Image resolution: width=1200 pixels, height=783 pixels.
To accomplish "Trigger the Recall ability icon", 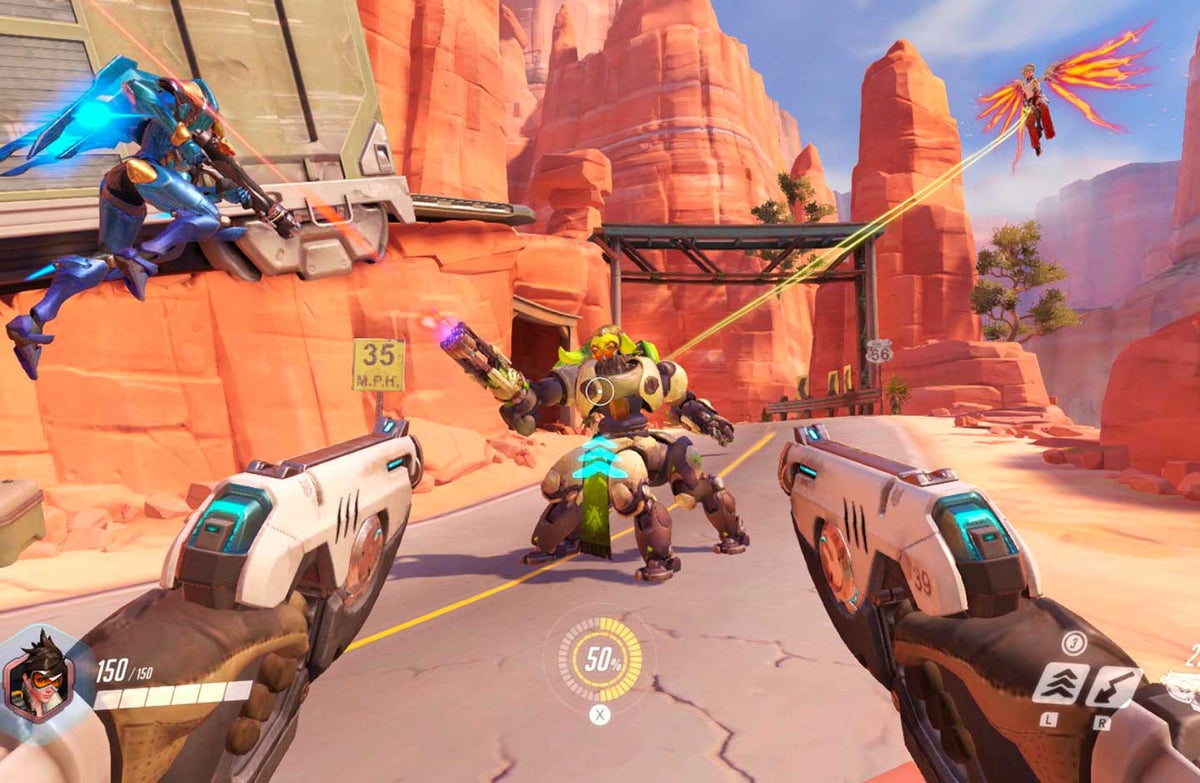I will point(1114,686).
